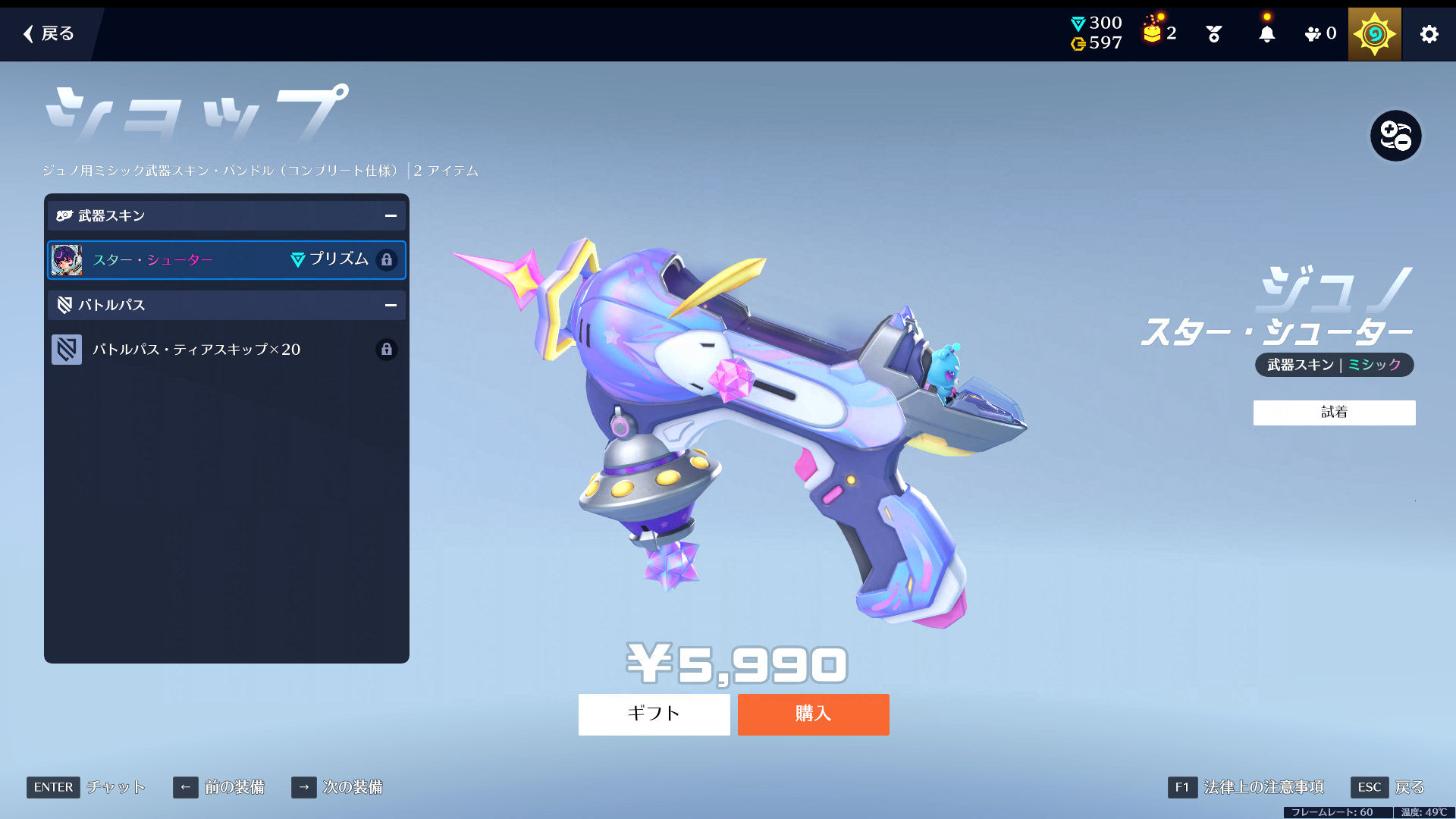Image resolution: width=1456 pixels, height=819 pixels.
Task: Go back using the 戻る button
Action: 49,33
